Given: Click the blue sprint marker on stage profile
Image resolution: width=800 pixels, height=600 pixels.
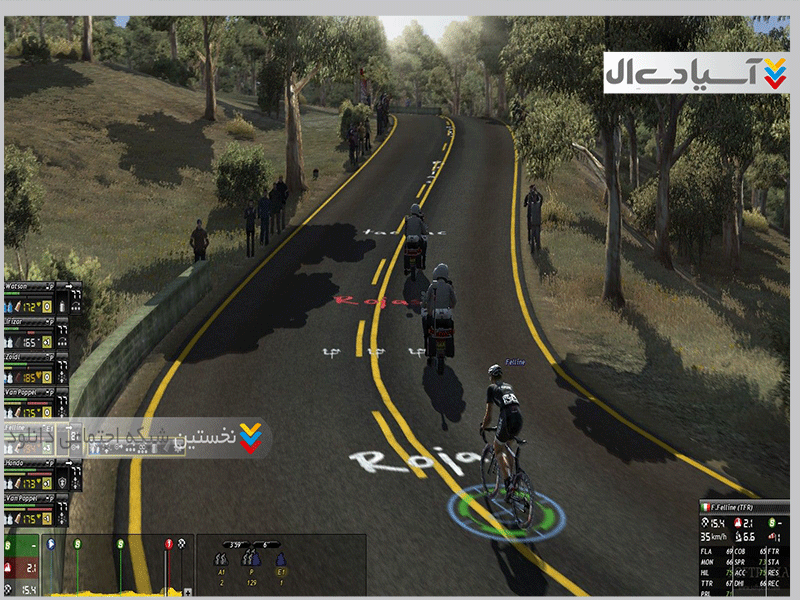Looking at the screenshot, I should click(50, 544).
